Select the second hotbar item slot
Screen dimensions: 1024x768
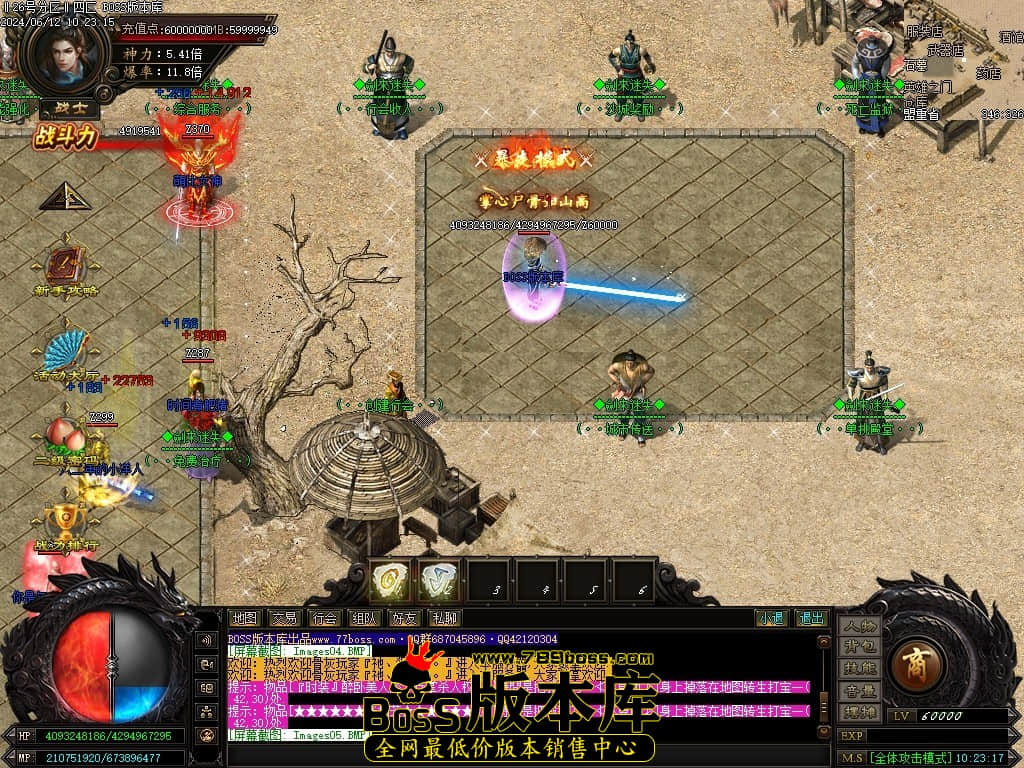click(439, 580)
